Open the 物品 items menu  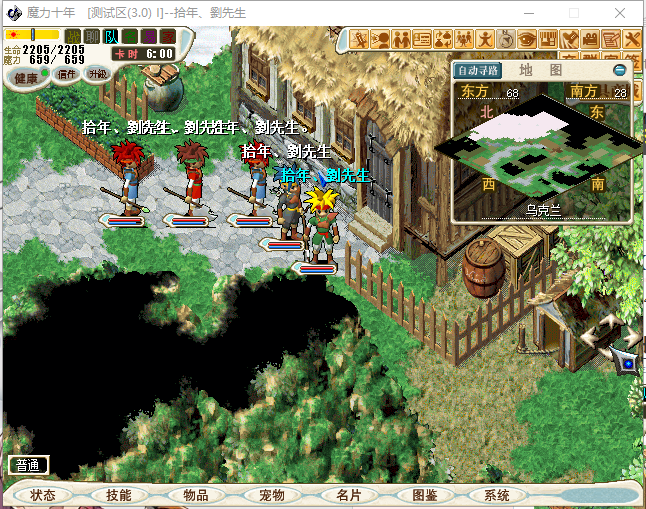tap(195, 495)
